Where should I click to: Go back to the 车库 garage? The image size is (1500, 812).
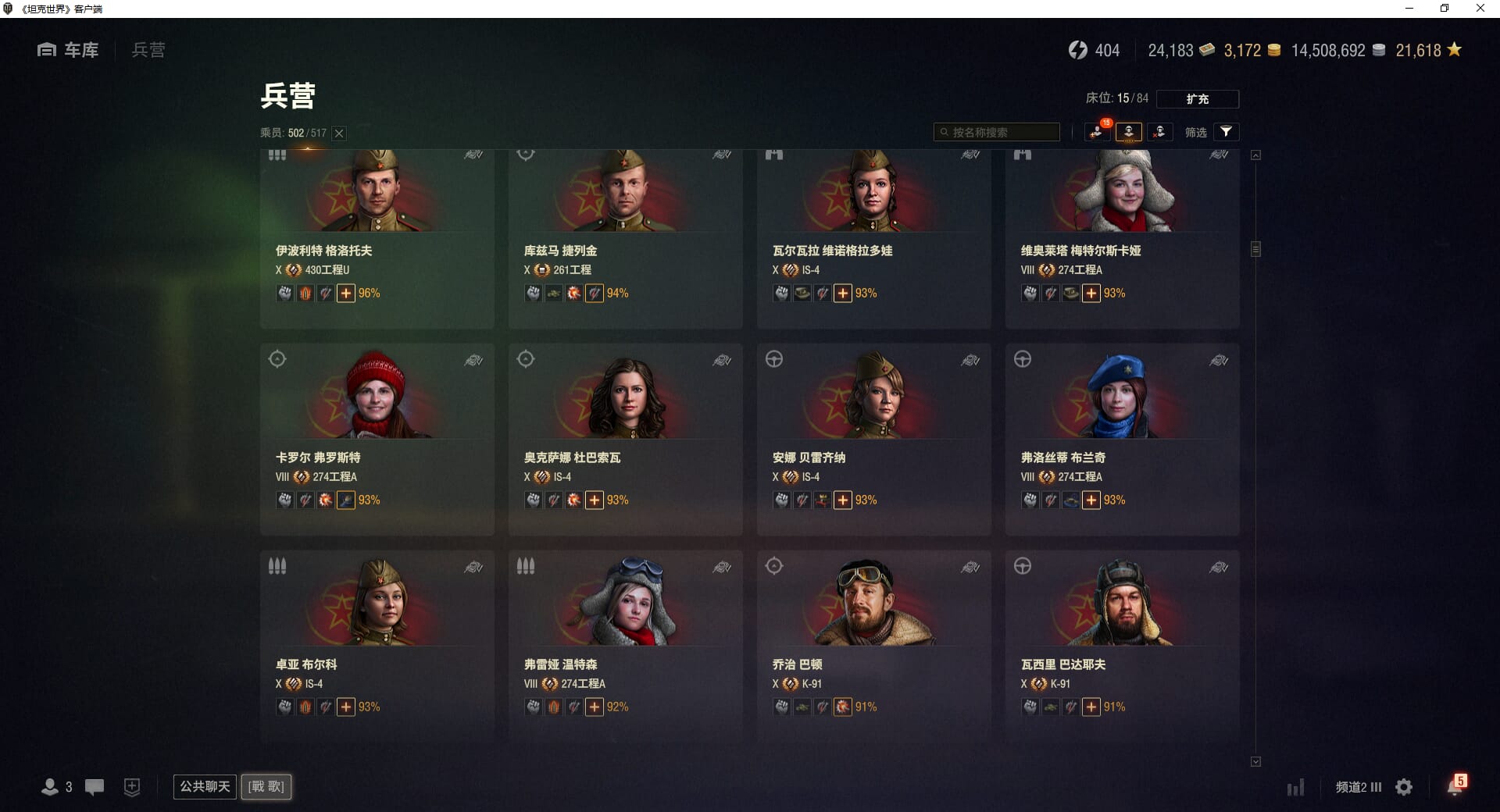[69, 50]
